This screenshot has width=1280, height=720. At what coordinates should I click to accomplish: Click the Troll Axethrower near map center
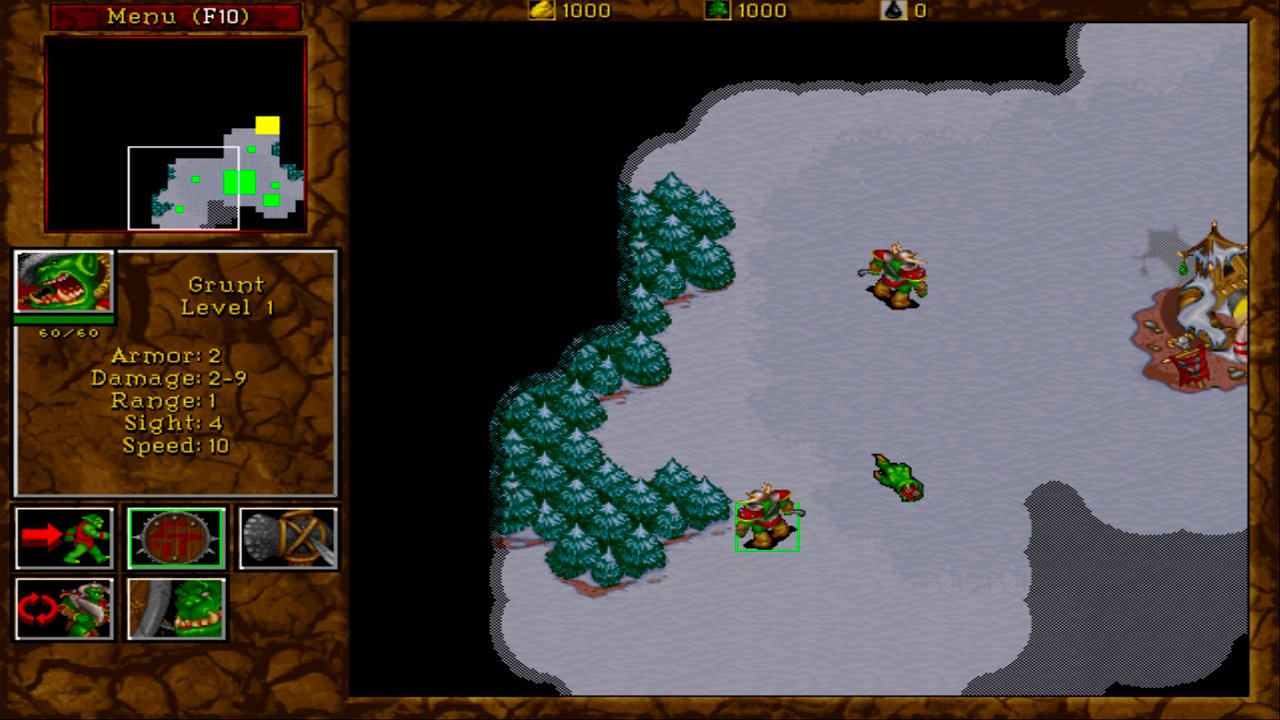[895, 275]
